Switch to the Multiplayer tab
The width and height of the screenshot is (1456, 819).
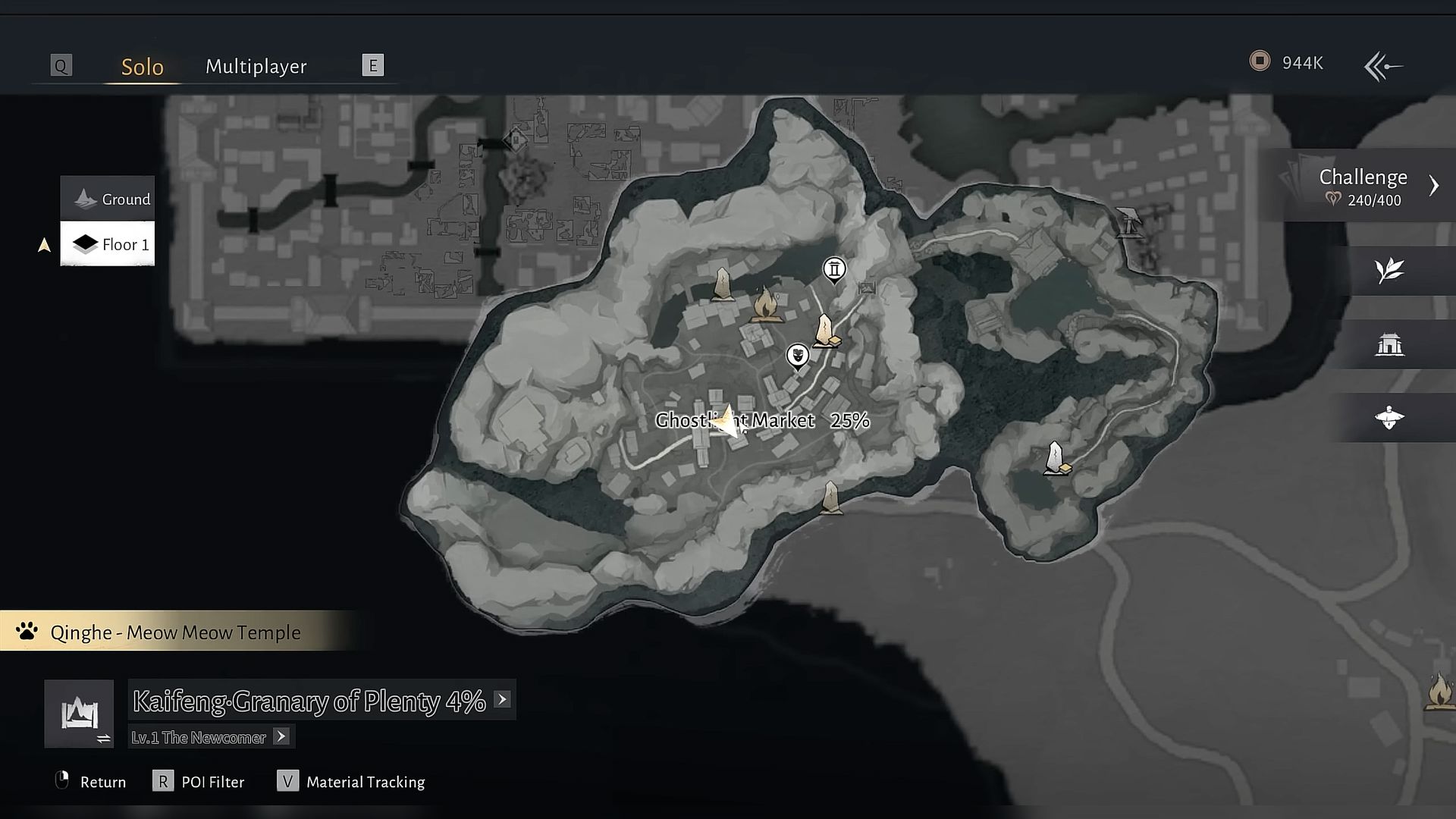[x=256, y=67]
